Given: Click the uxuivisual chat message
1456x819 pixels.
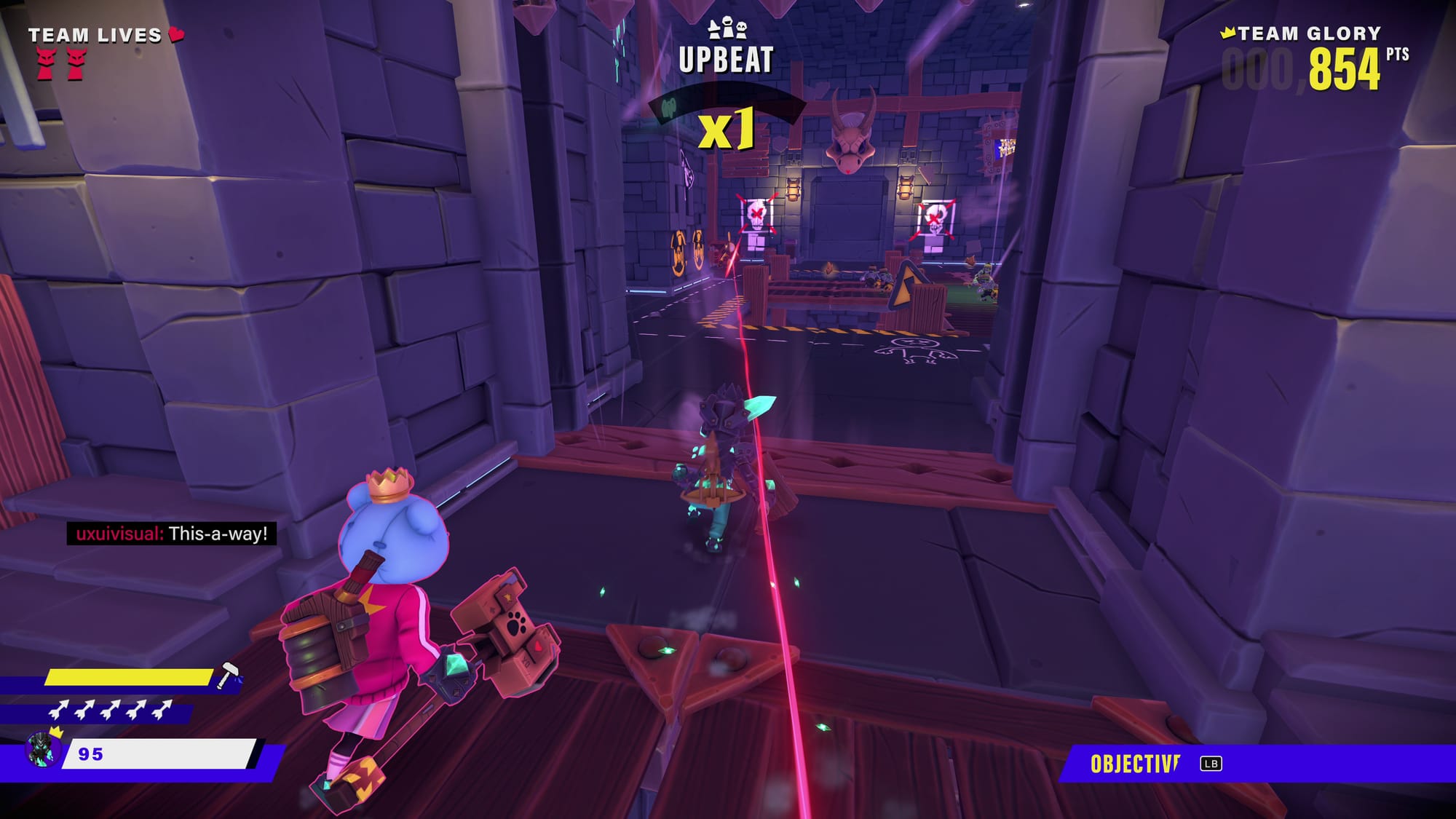Looking at the screenshot, I should coord(172,534).
